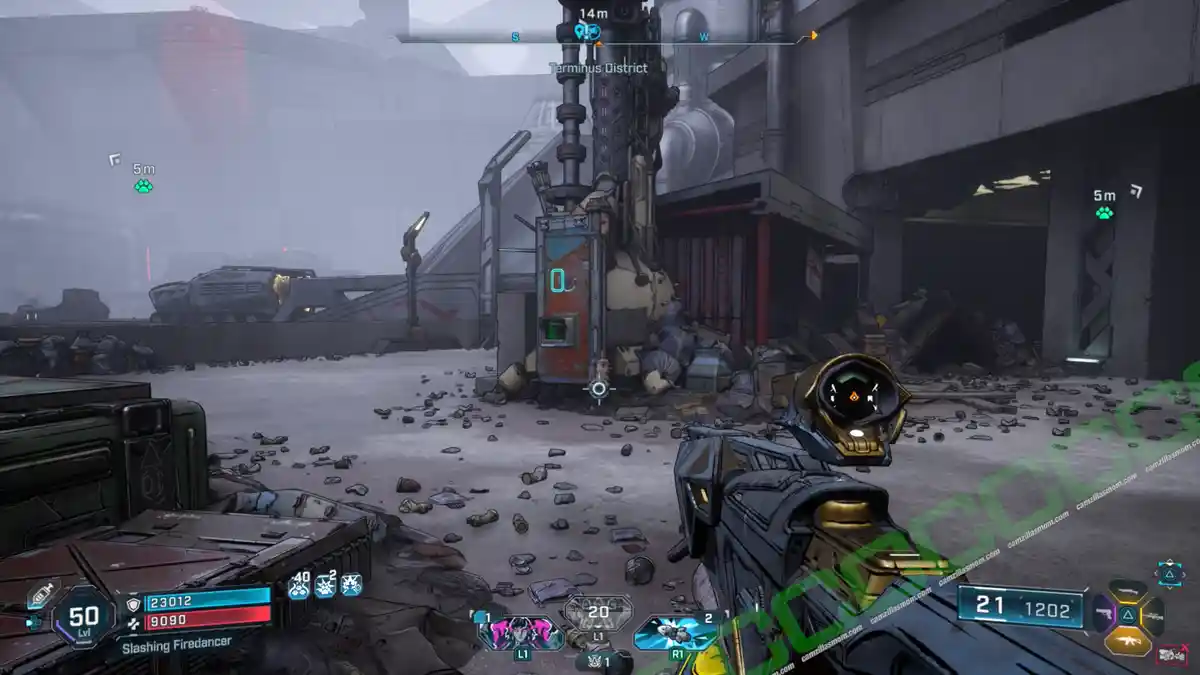Activate the pink character action skill
Screen dimensions: 1200x675
pos(521,632)
